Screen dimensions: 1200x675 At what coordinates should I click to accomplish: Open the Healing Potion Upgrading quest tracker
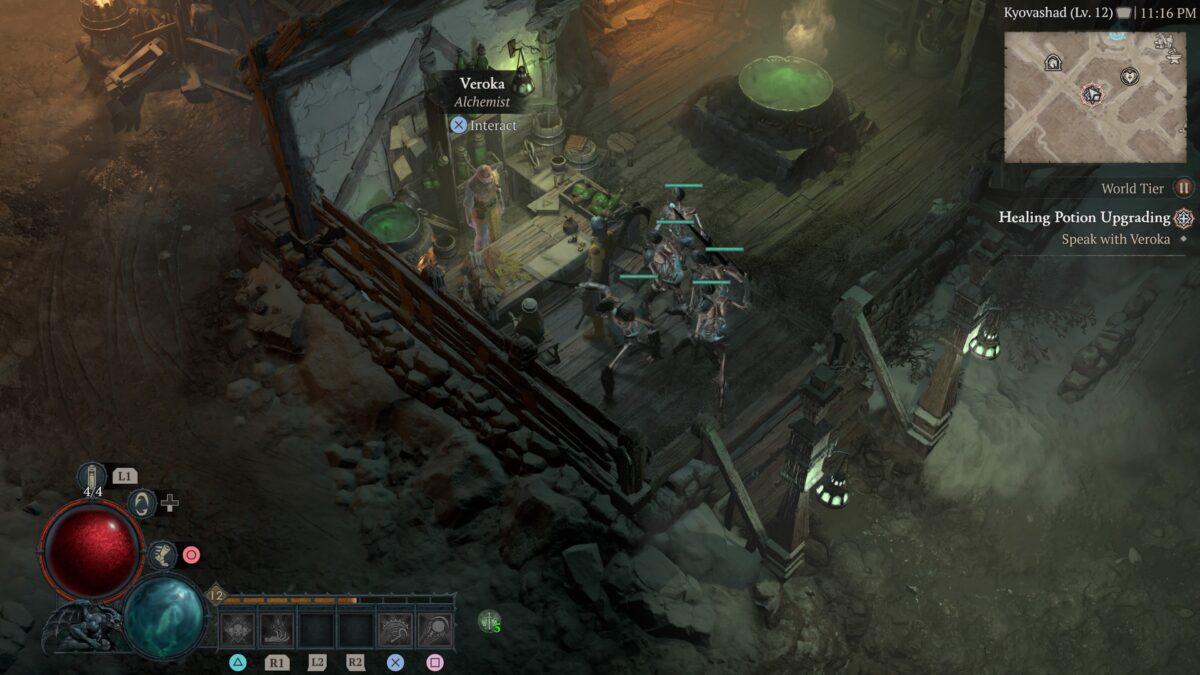tap(1084, 217)
